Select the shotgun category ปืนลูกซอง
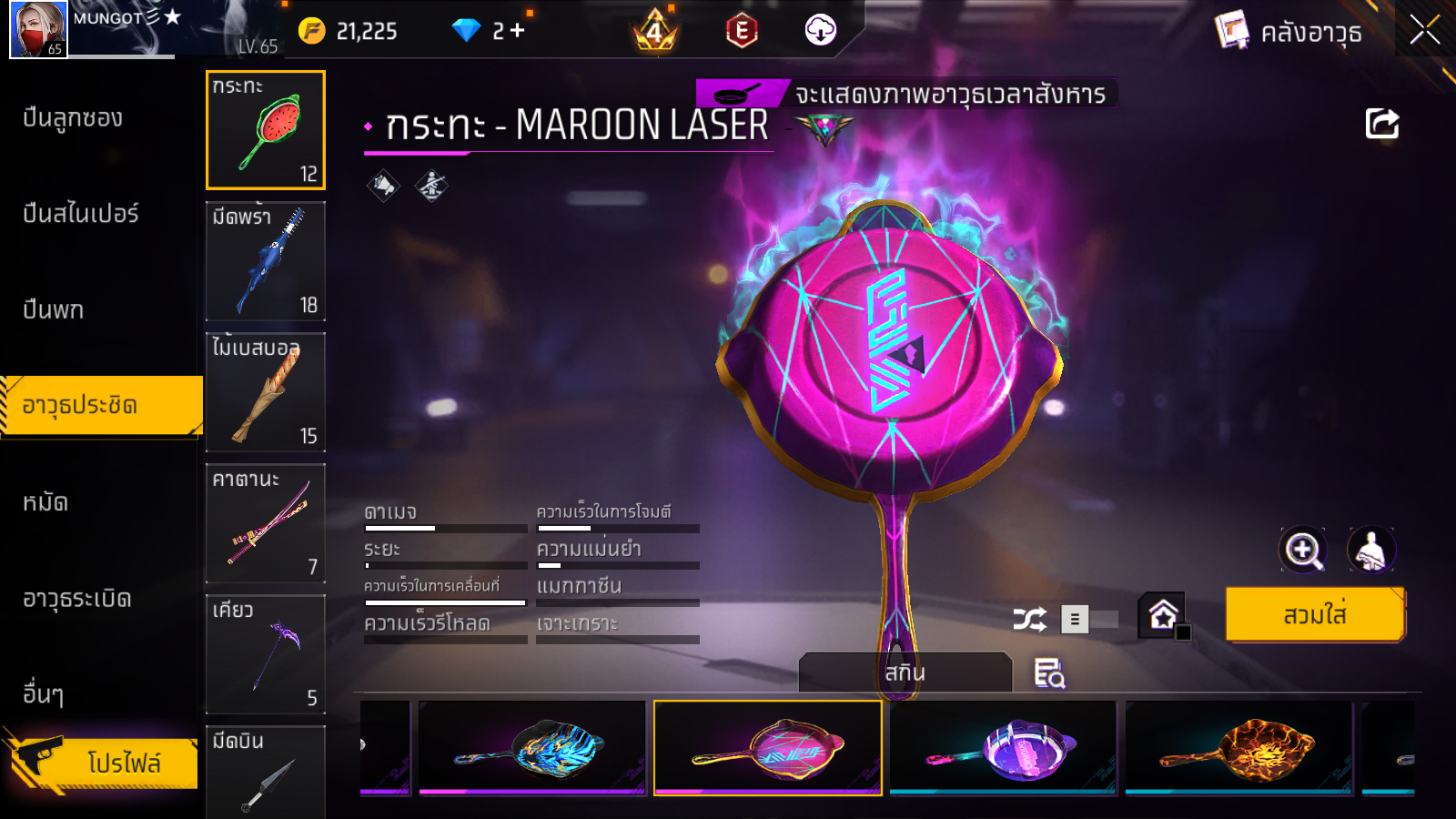This screenshot has height=819, width=1456. coord(73,118)
